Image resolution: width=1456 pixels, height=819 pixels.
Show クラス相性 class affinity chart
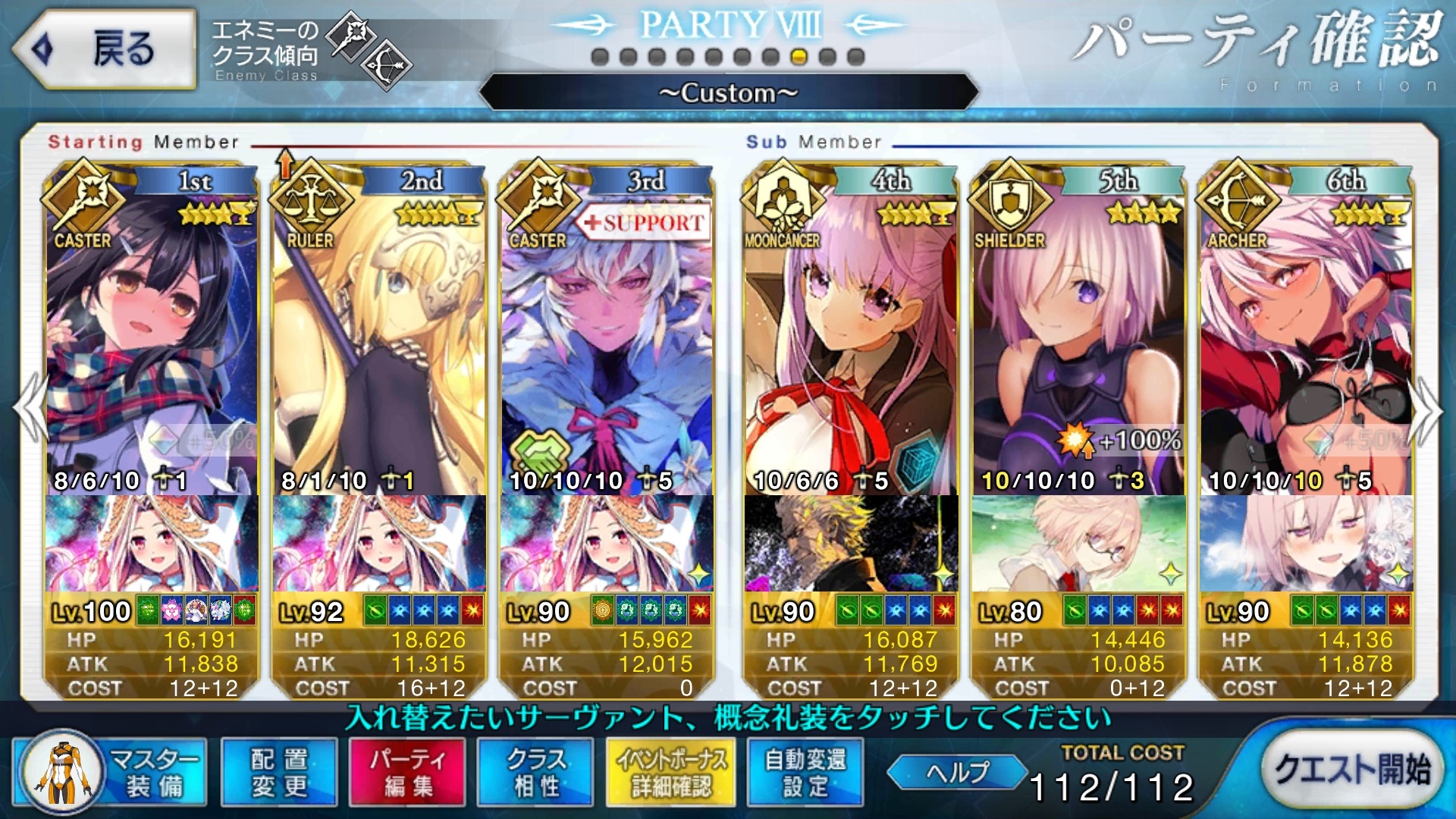(x=535, y=772)
